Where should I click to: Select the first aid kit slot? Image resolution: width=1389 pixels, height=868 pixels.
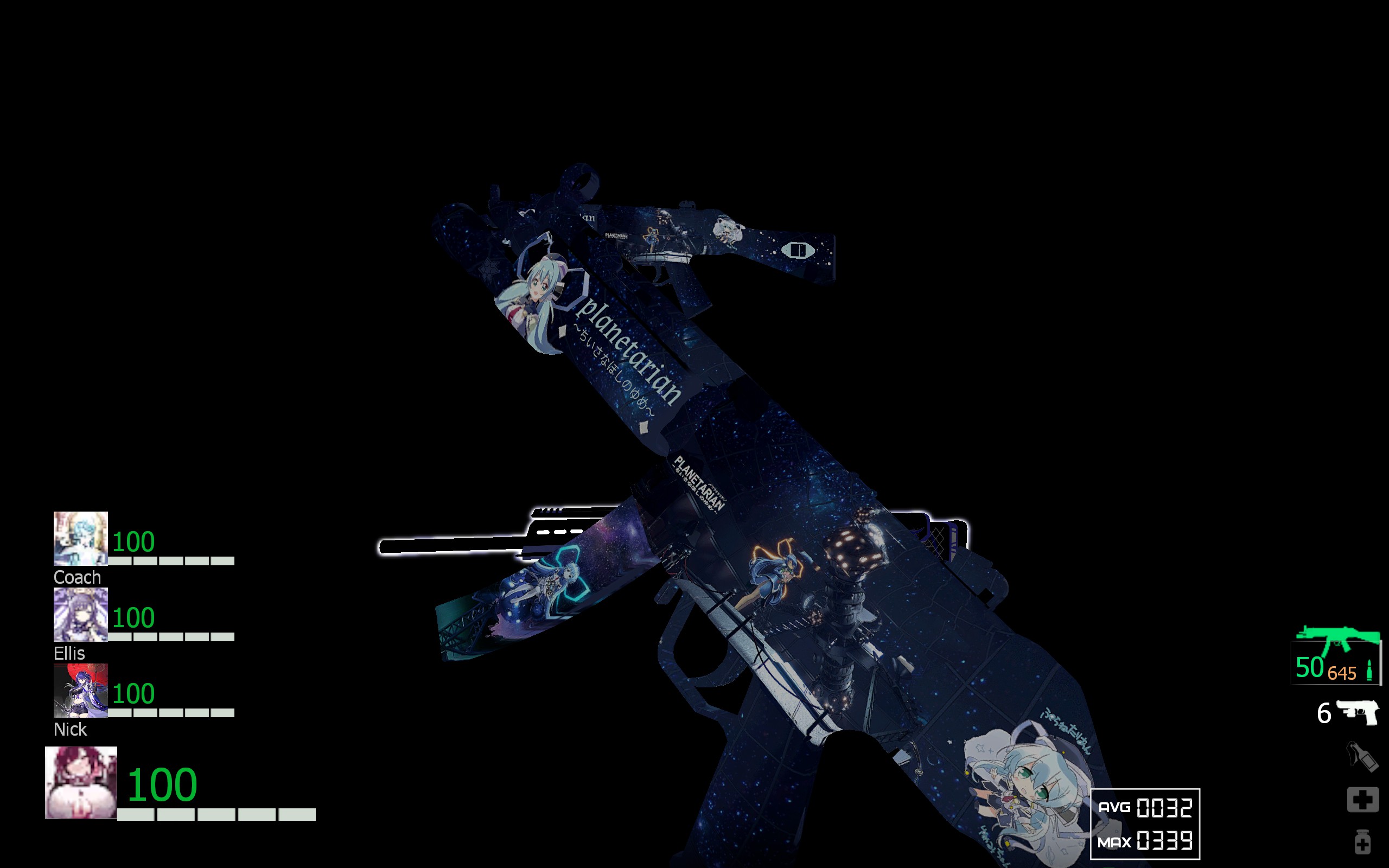click(x=1362, y=799)
